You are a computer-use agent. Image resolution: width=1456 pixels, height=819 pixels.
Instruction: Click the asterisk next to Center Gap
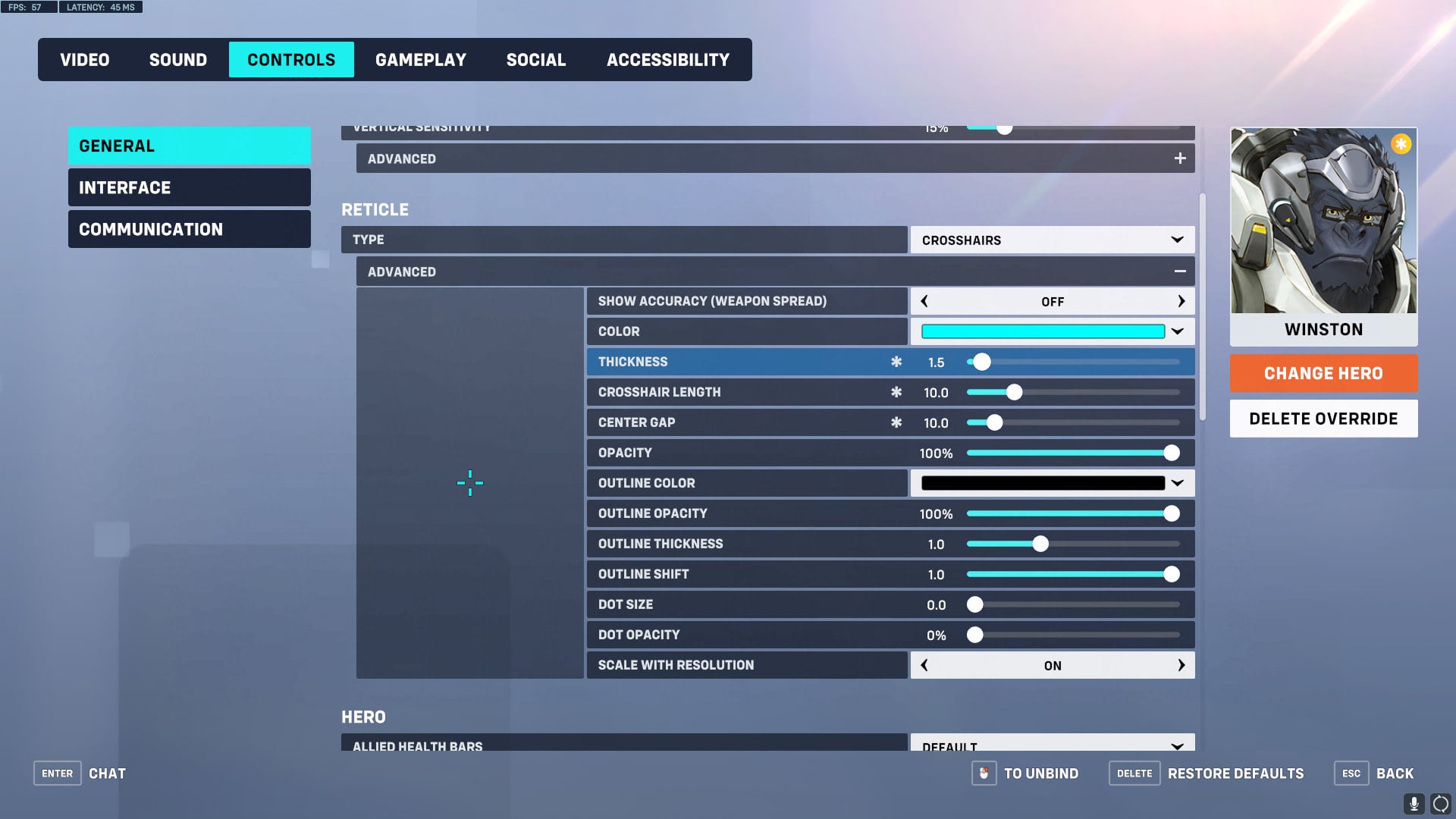click(897, 422)
